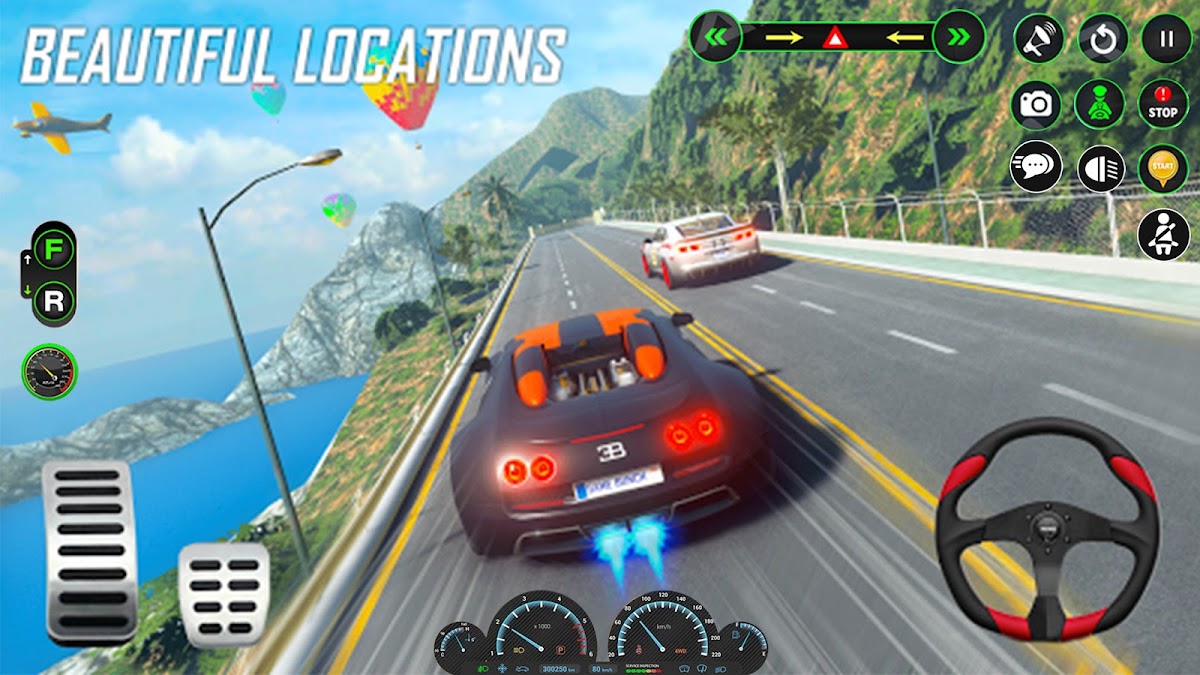Shift to reverse gear R
The image size is (1200, 675).
53,298
